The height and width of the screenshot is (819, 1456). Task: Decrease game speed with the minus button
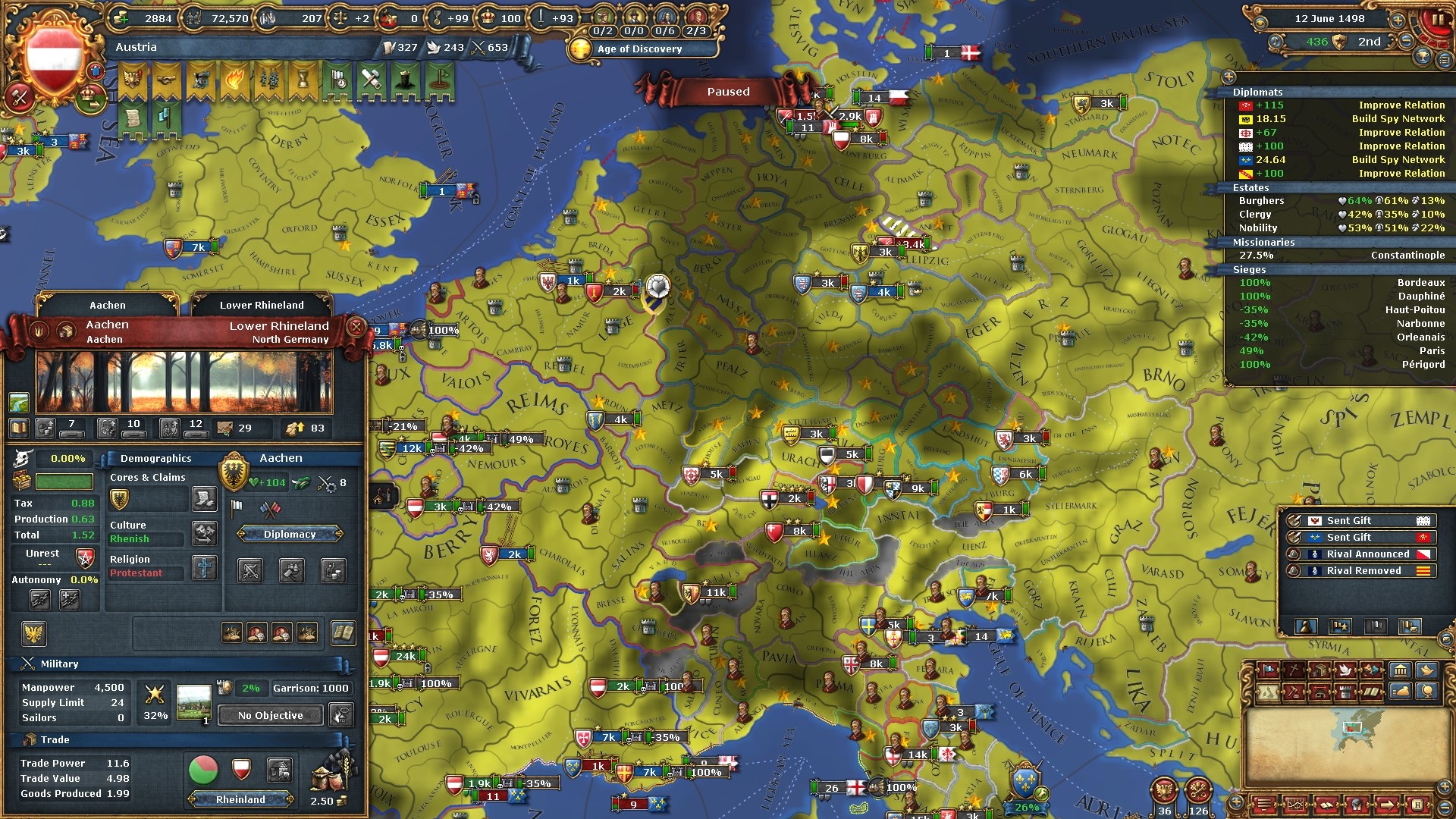(1407, 42)
